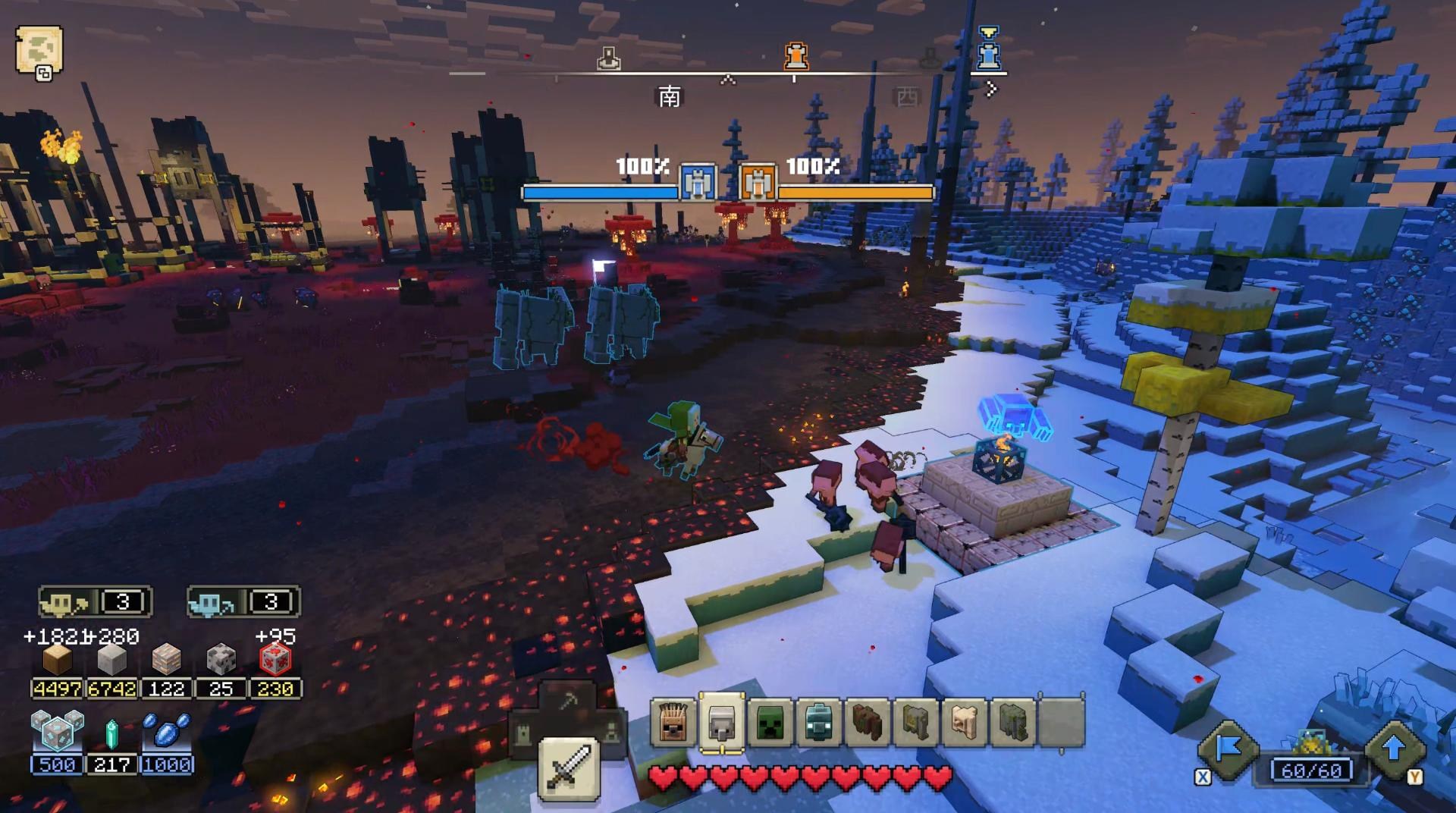Viewport: 1456px width, 813px height.
Task: Switch to the tower build mode
Action: [525, 734]
